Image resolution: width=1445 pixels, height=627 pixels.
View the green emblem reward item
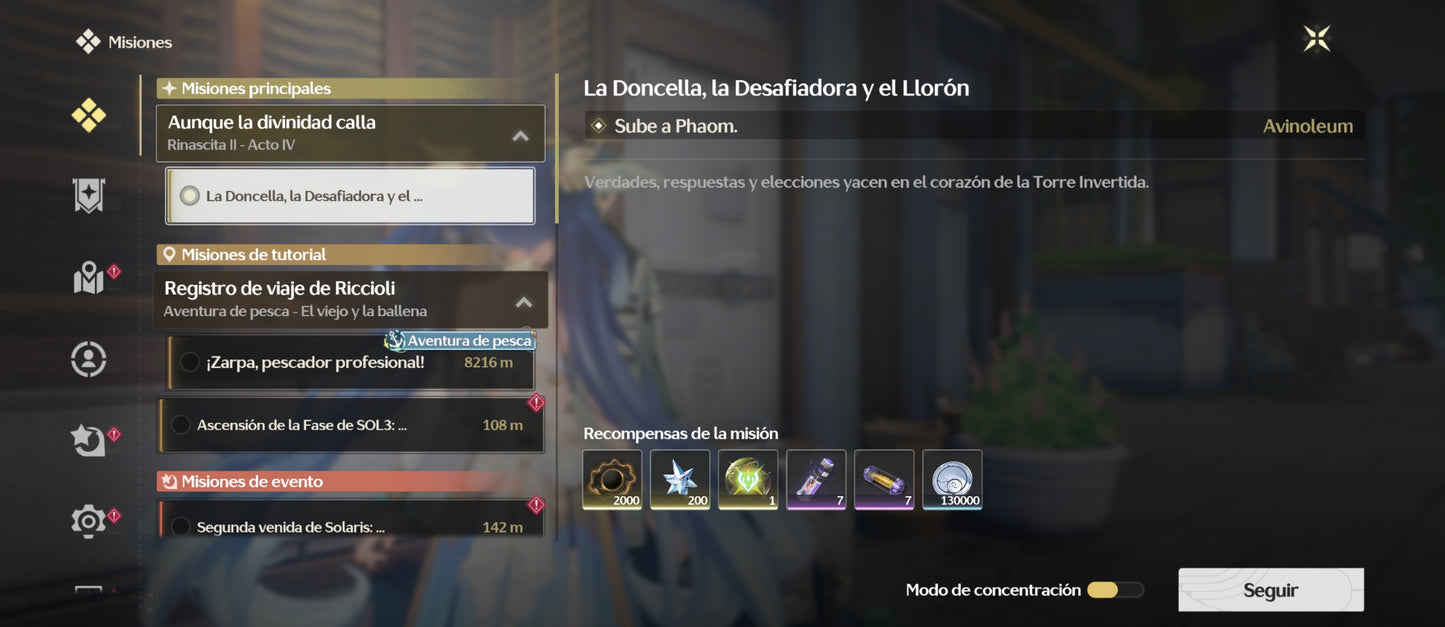click(748, 480)
